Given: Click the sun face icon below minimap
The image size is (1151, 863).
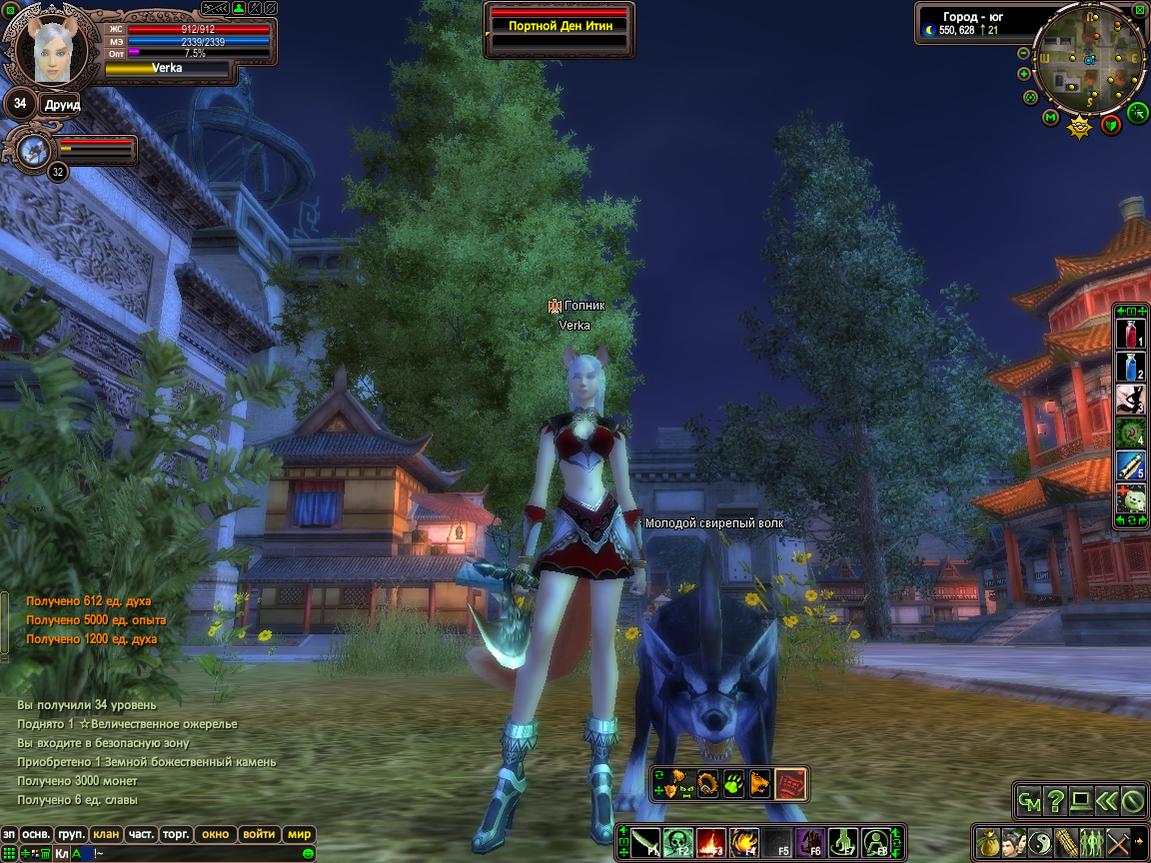Looking at the screenshot, I should [1079, 127].
